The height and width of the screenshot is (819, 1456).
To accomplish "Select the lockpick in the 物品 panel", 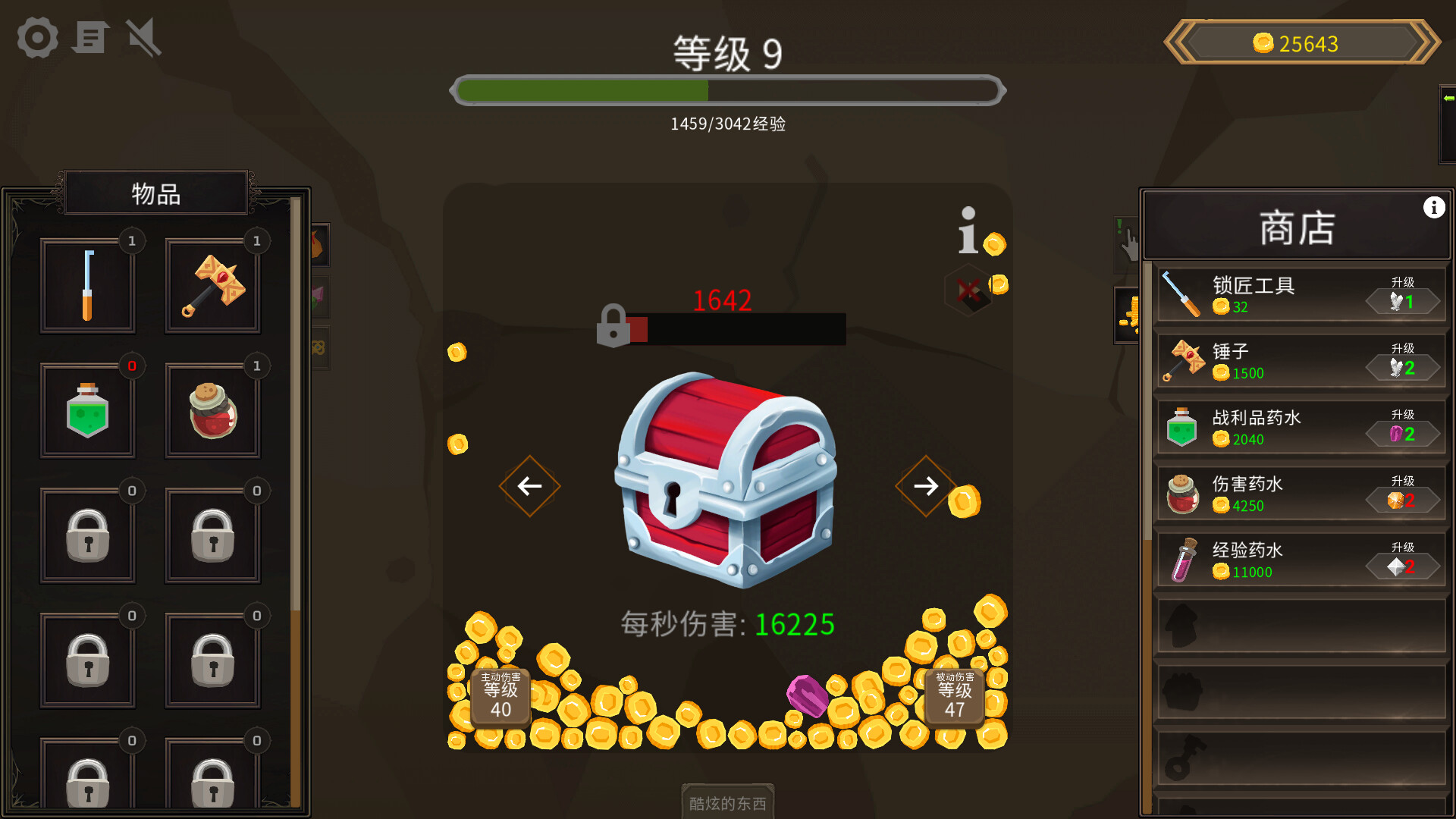I will click(87, 284).
